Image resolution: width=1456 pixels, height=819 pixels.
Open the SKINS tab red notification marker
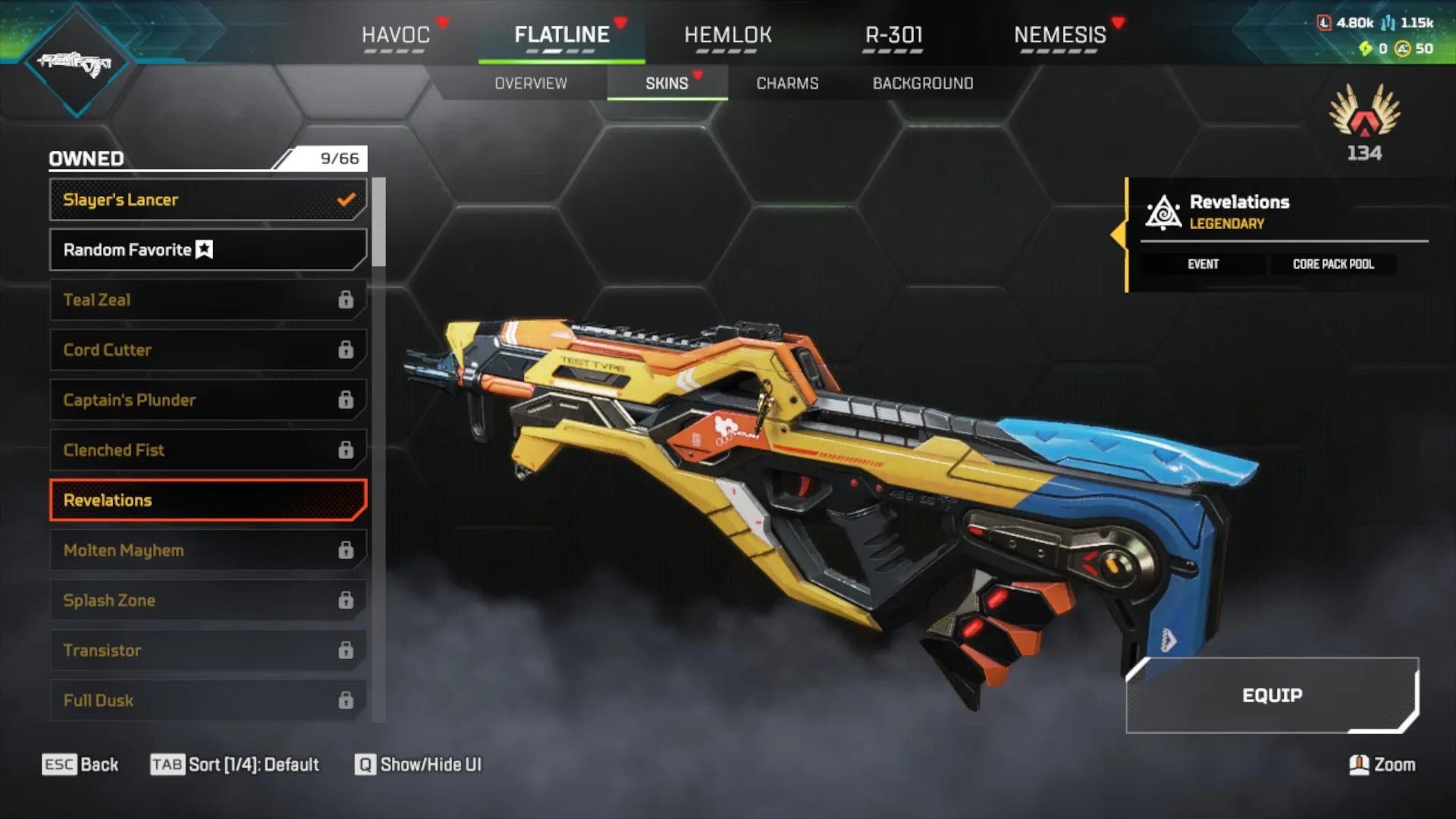click(698, 75)
